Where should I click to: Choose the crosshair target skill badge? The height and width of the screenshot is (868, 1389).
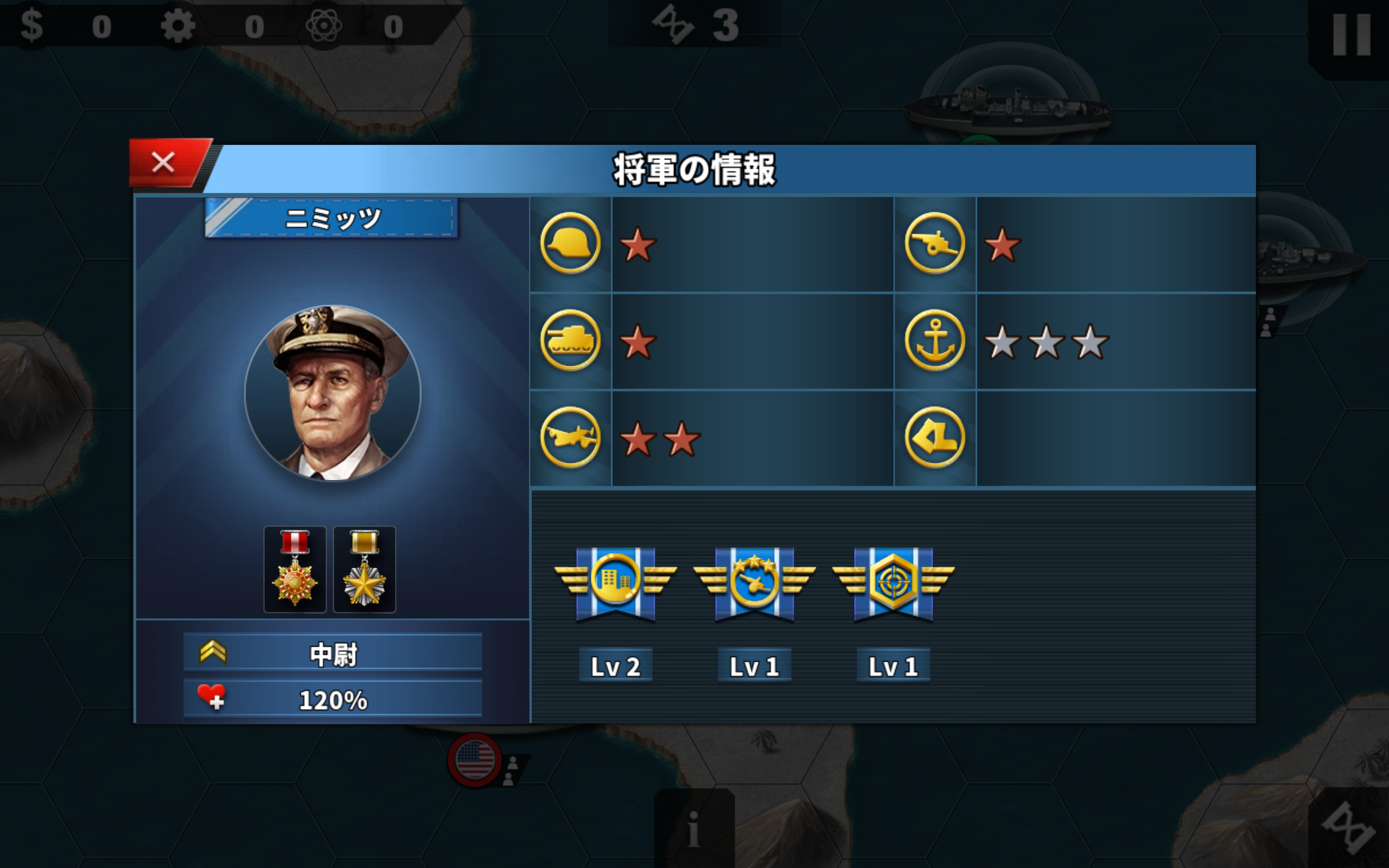[893, 583]
